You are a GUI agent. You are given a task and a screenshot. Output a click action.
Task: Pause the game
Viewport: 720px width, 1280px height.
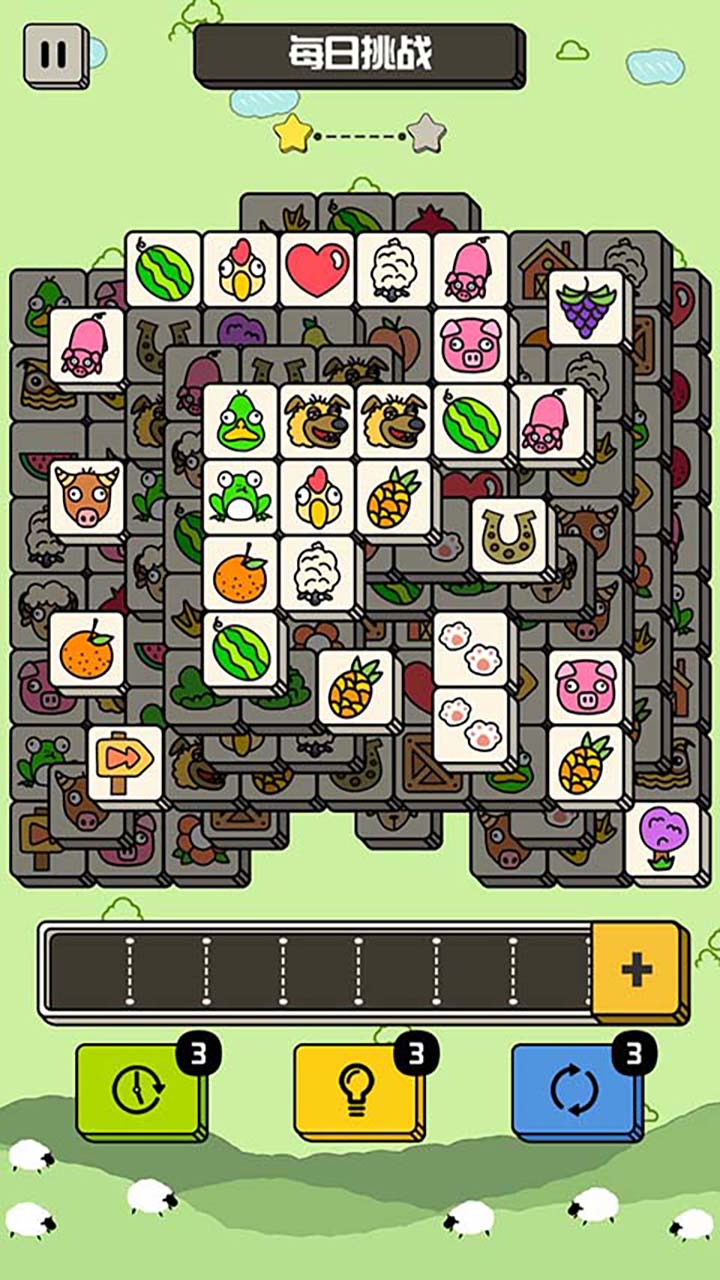pos(55,54)
